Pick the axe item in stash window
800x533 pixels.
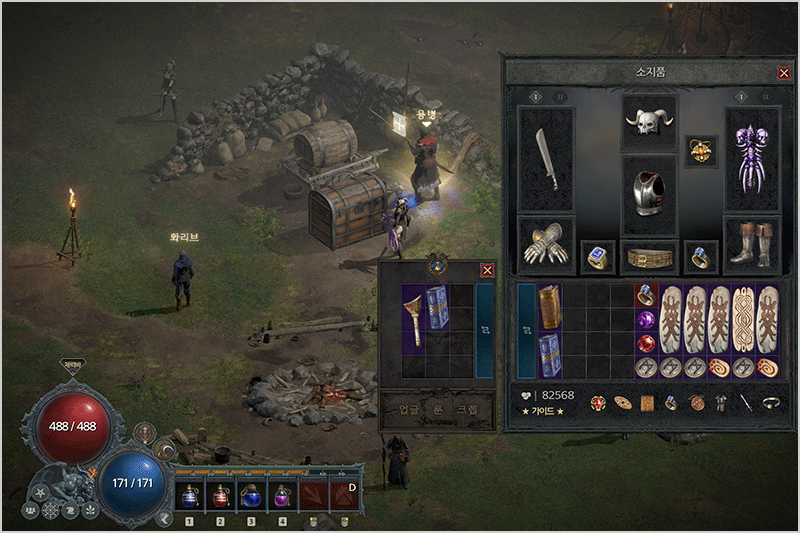pos(414,308)
